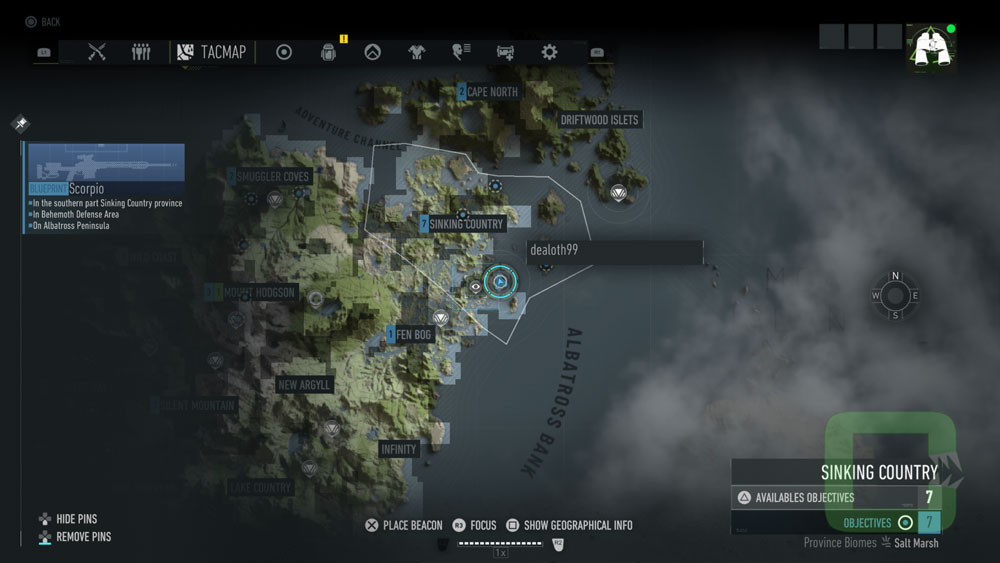Select the TACMAP tab
Image resolution: width=1000 pixels, height=563 pixels.
point(211,52)
